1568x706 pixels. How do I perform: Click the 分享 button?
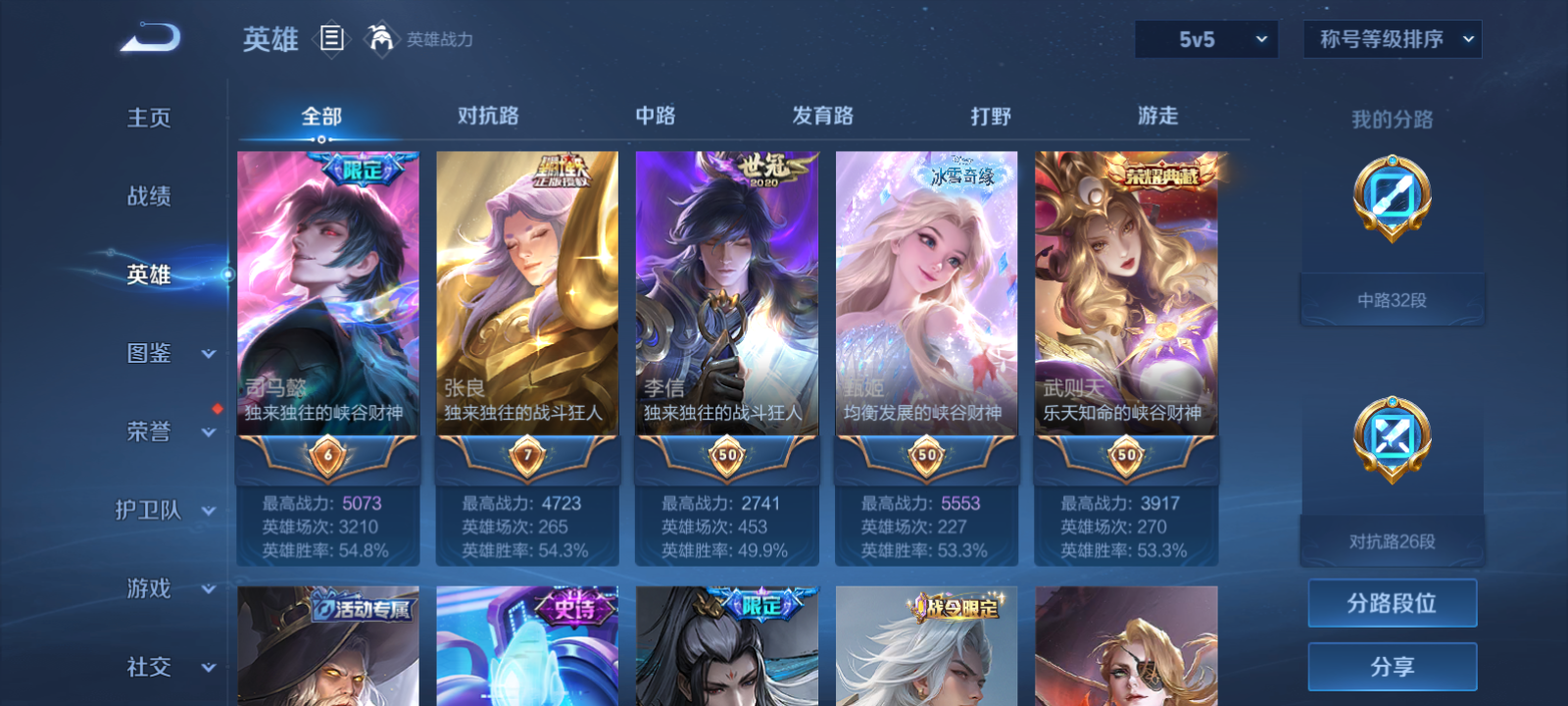1392,665
